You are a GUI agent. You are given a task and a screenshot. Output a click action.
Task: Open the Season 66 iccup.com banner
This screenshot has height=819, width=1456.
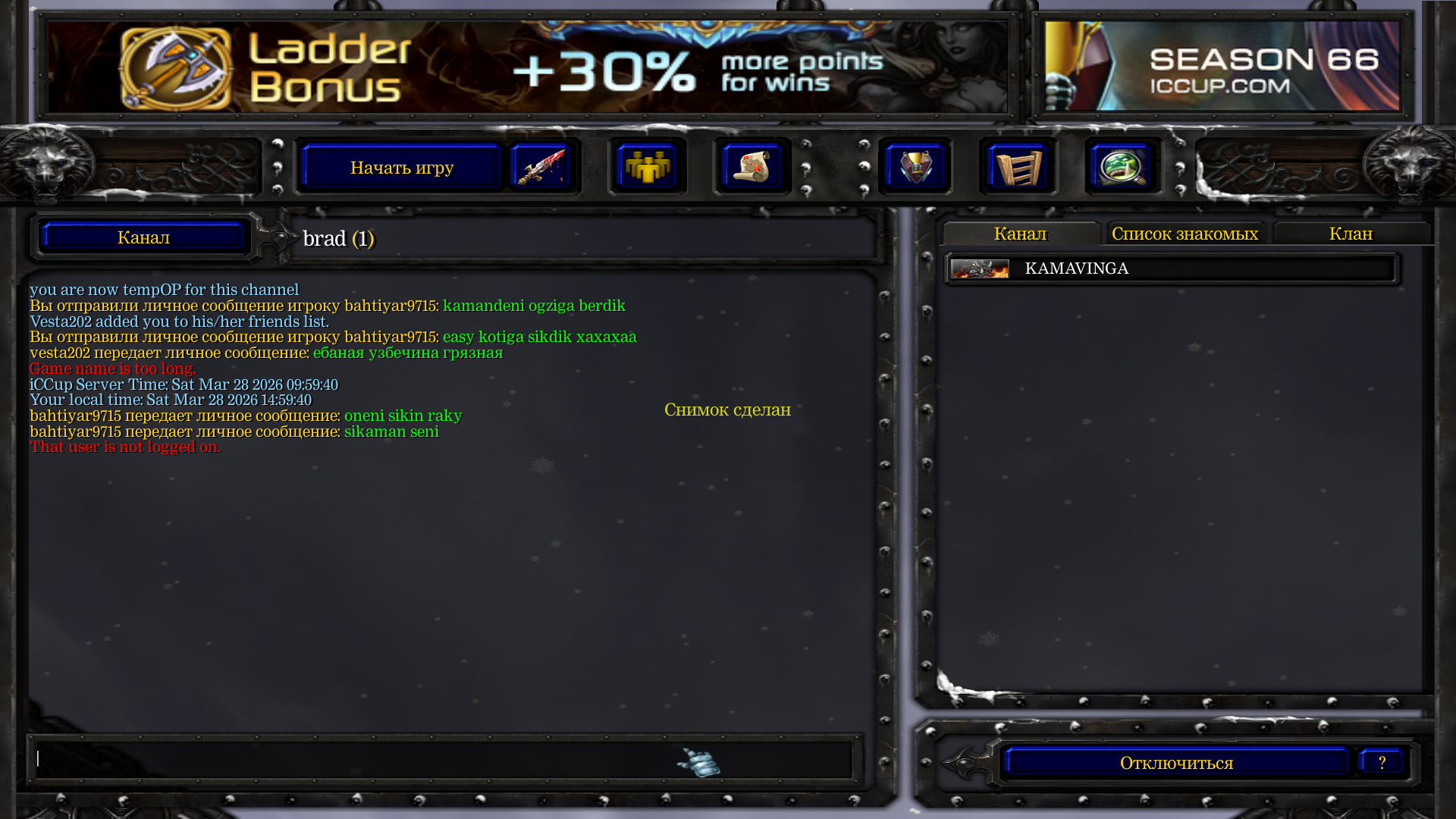1222,67
